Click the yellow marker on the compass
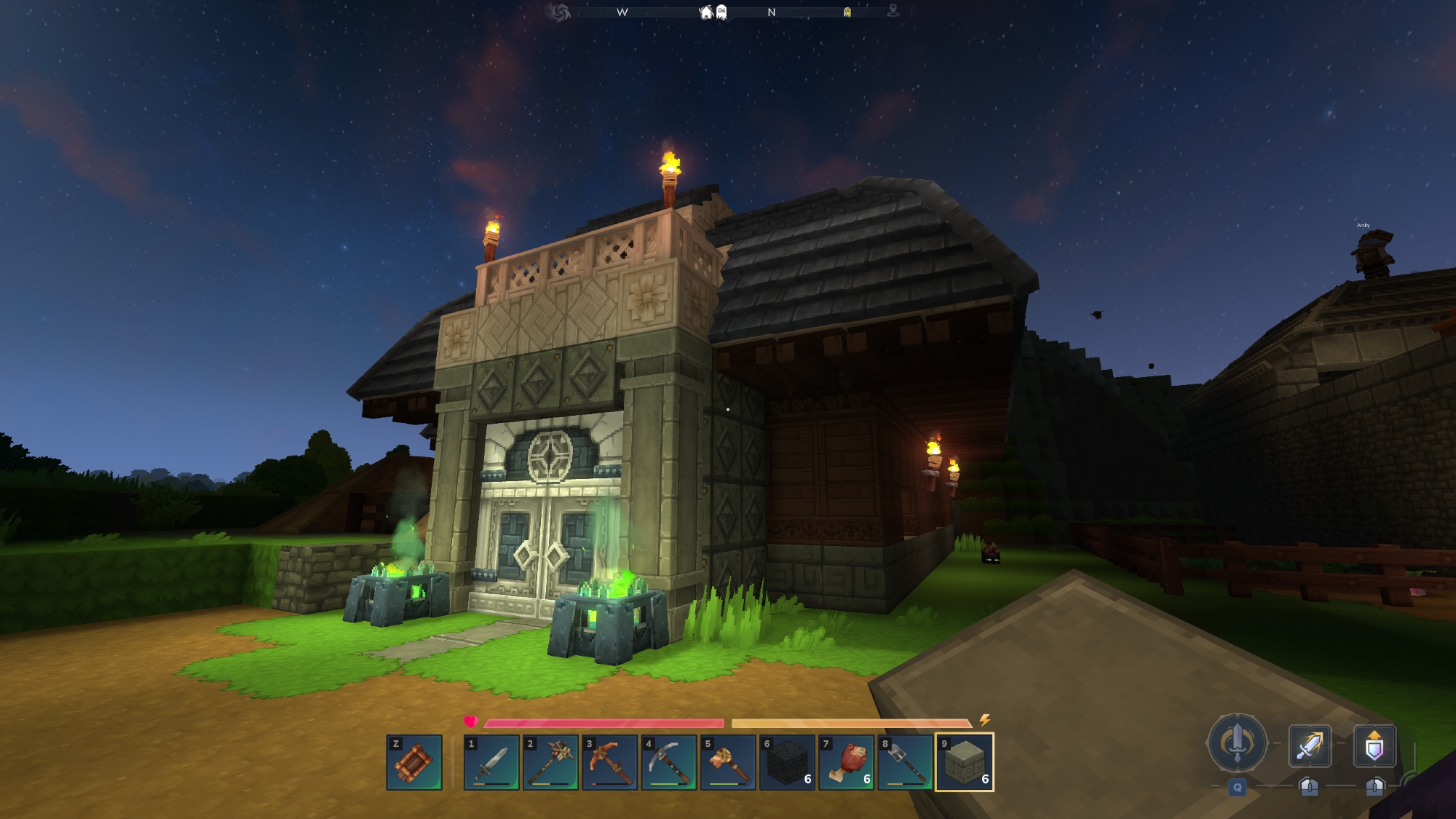Screen dimensions: 1456x819 847,12
